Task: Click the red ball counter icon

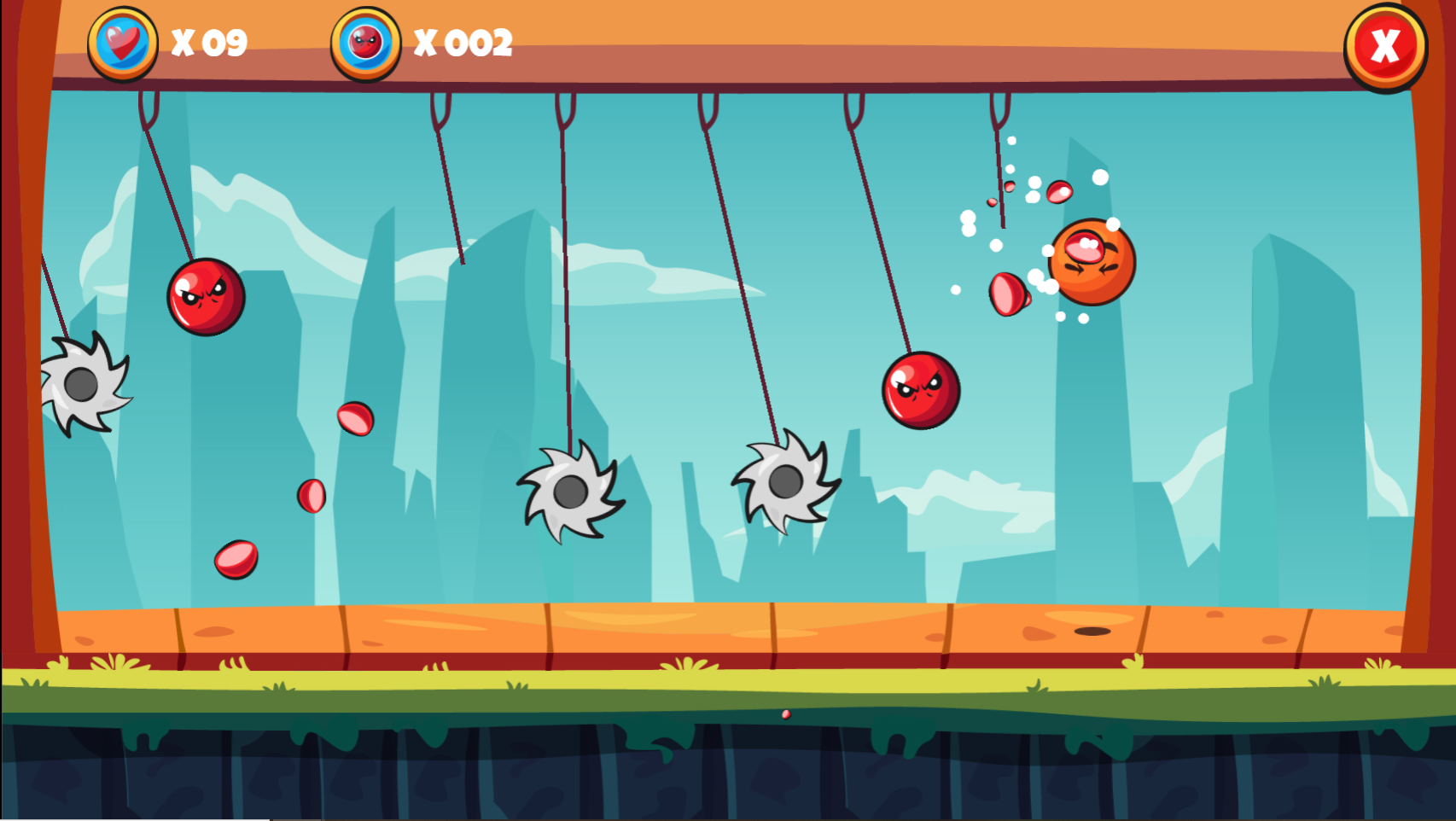Action: 366,43
